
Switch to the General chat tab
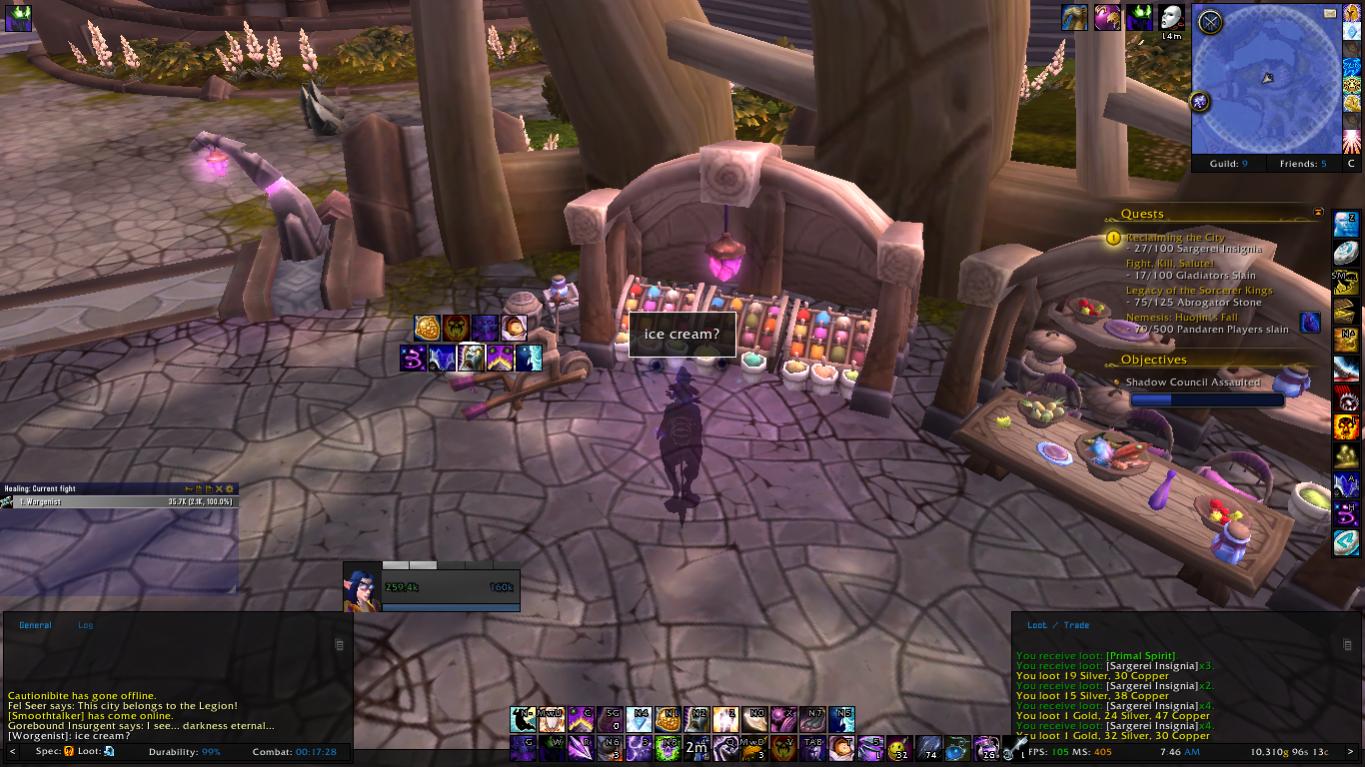(x=35, y=625)
